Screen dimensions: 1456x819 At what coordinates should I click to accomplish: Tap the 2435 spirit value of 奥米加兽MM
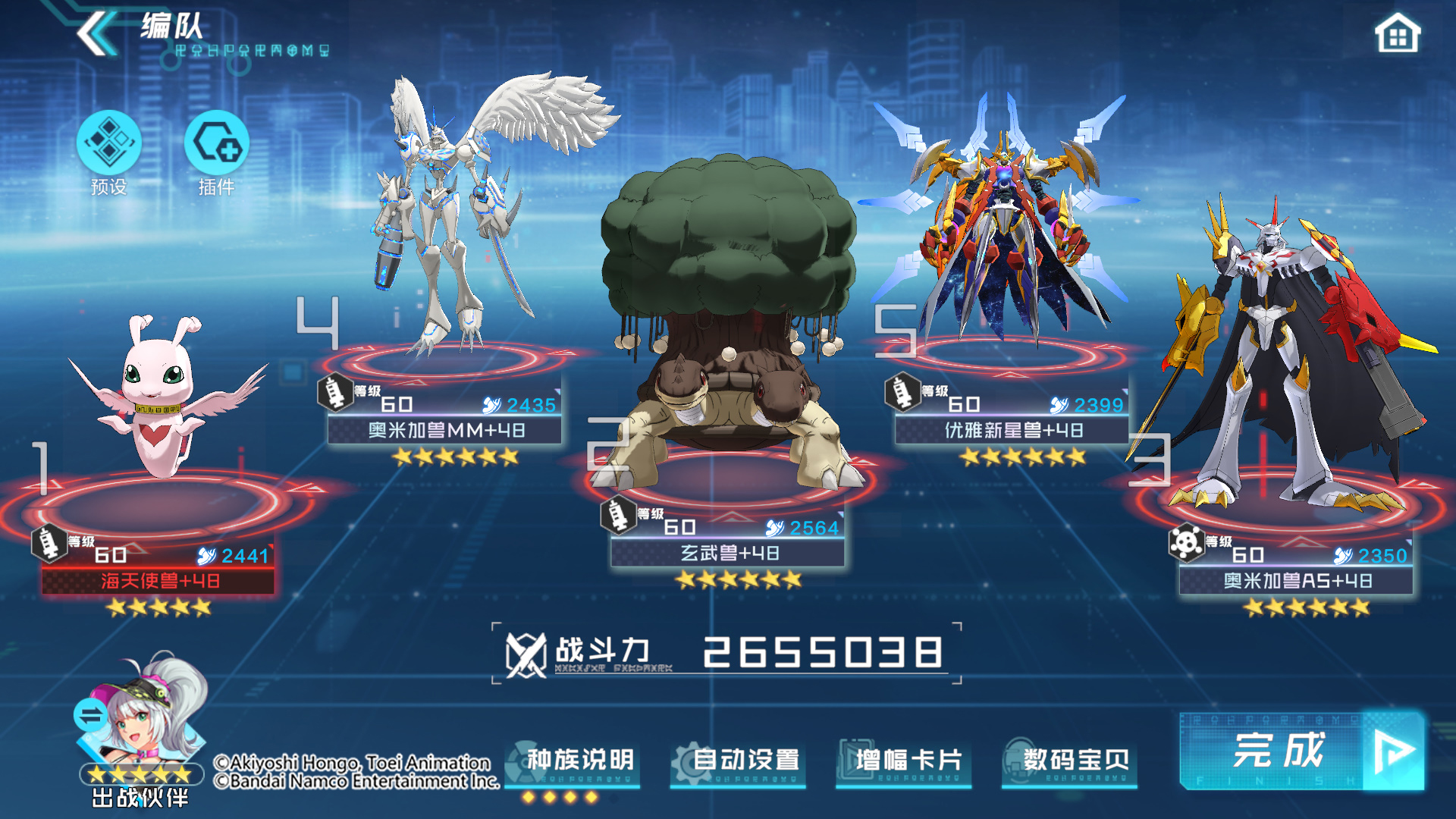[531, 406]
